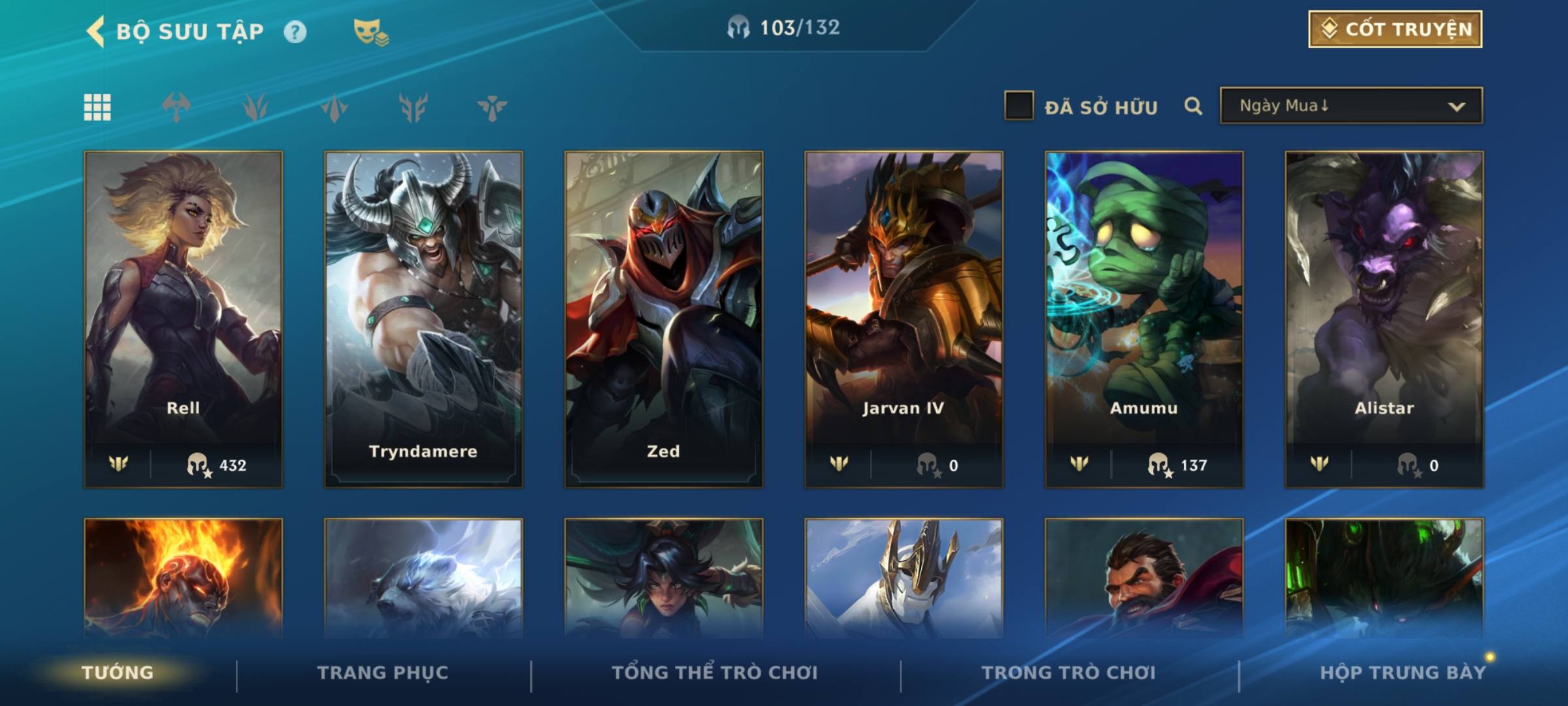The image size is (1568, 706).
Task: View the Amumu champion card
Action: tap(1144, 319)
